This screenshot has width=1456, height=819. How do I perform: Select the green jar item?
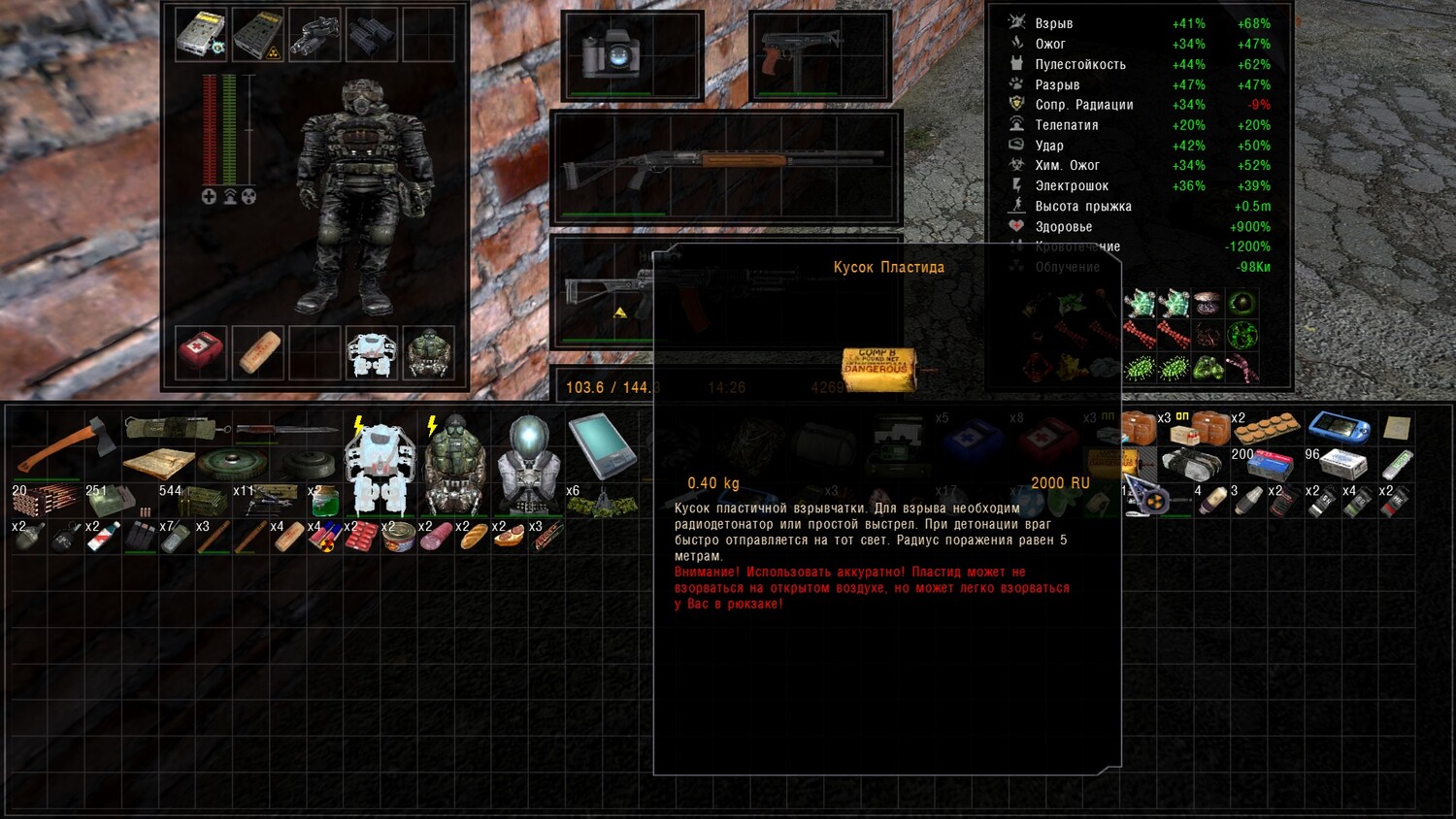coord(325,501)
